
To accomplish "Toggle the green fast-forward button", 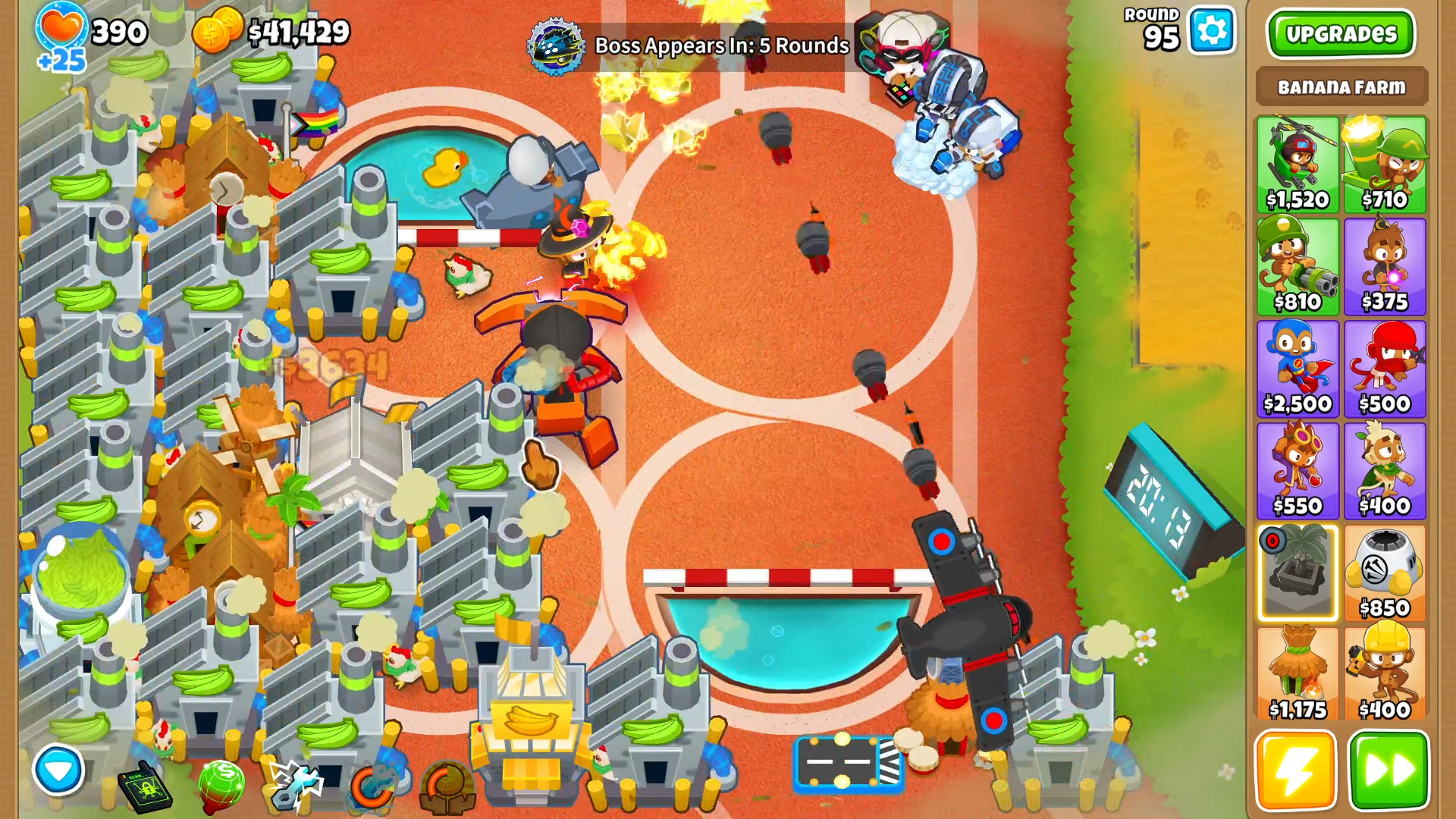I will click(1389, 770).
